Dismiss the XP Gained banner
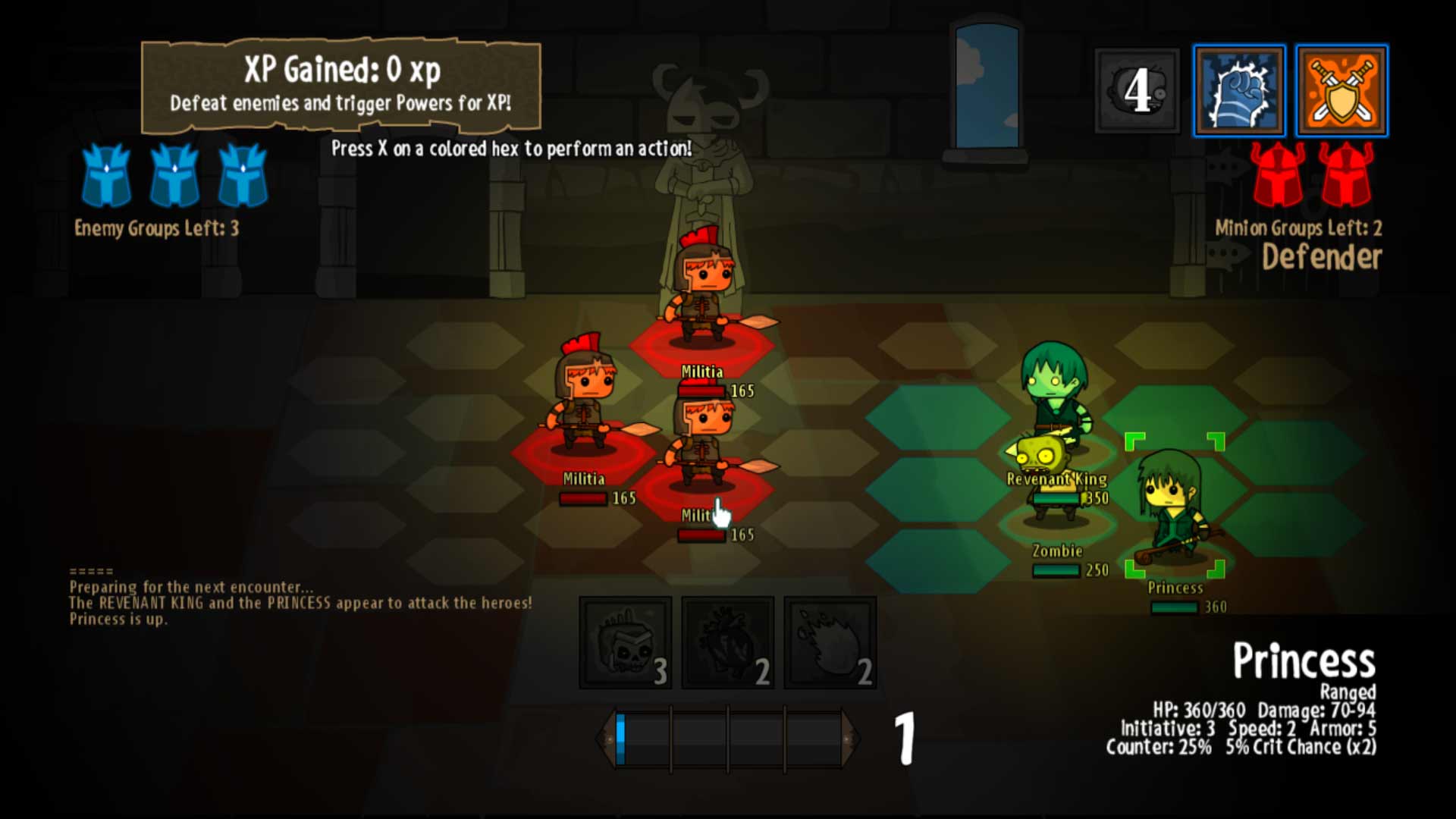Viewport: 1456px width, 819px height. (341, 83)
